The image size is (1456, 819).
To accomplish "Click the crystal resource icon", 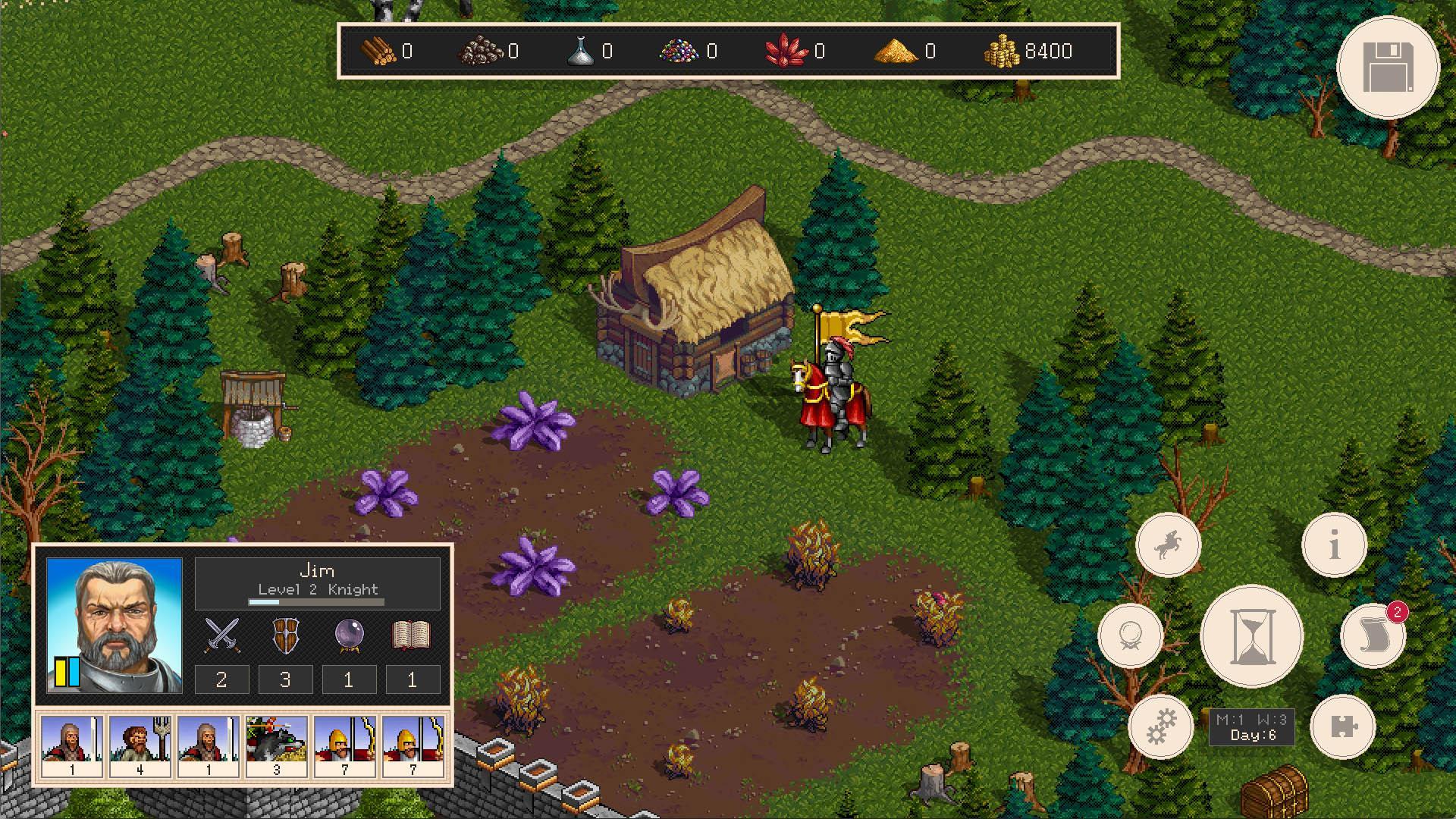I will pyautogui.click(x=785, y=52).
